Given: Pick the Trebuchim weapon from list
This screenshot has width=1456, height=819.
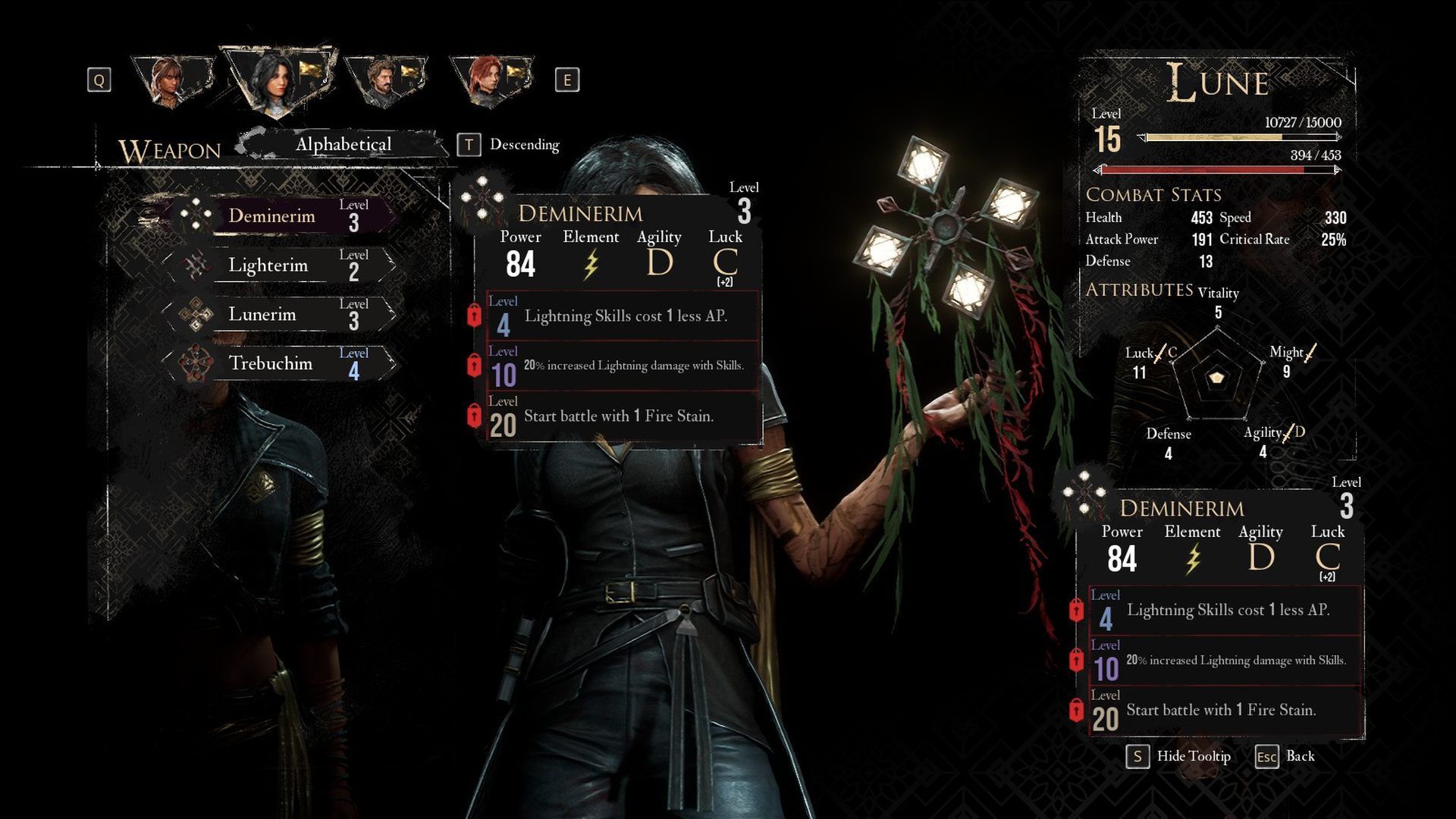Looking at the screenshot, I should [279, 364].
